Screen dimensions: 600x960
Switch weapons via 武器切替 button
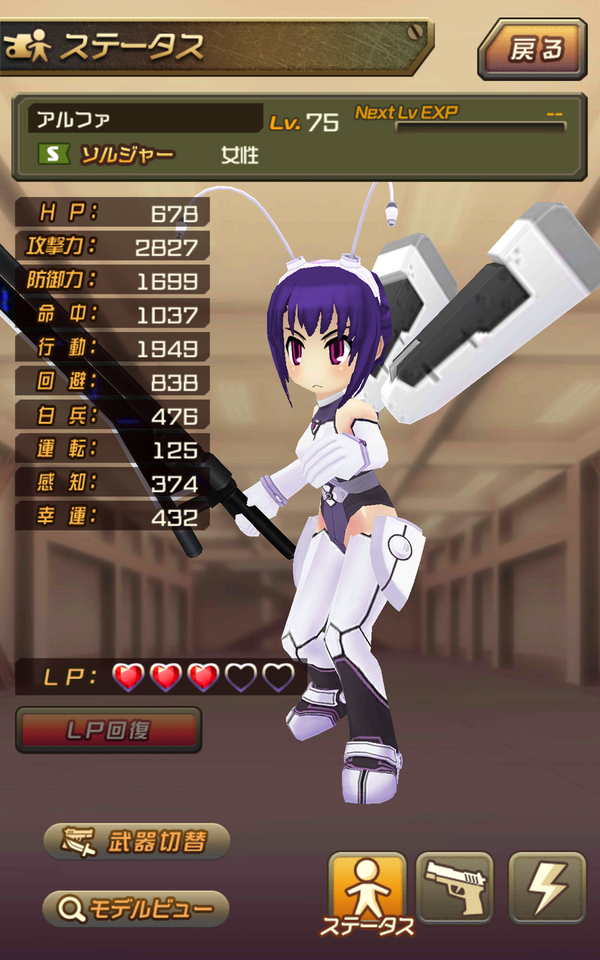point(137,842)
